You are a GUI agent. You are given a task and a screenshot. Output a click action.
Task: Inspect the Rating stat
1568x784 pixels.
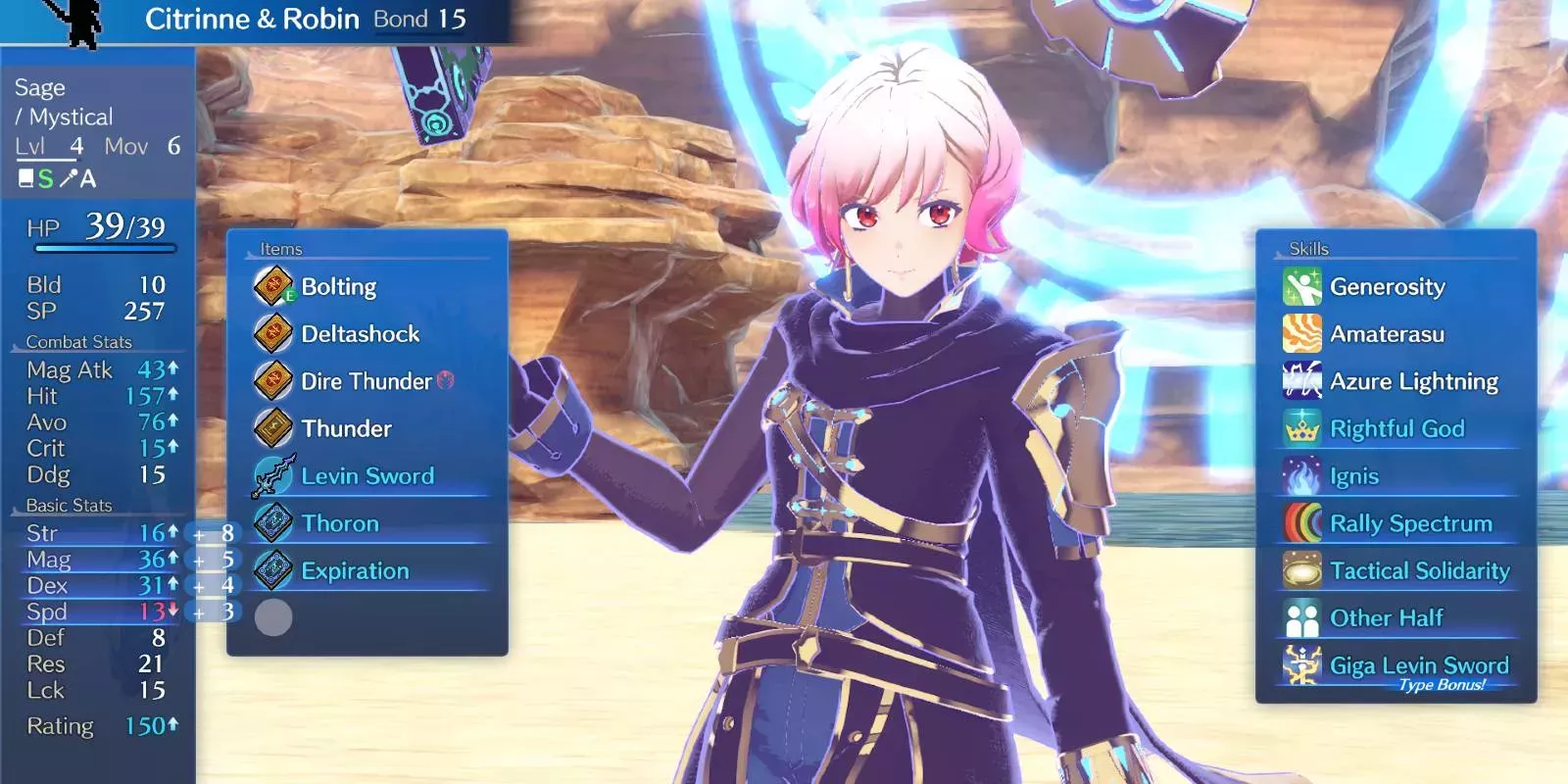pyautogui.click(x=98, y=726)
